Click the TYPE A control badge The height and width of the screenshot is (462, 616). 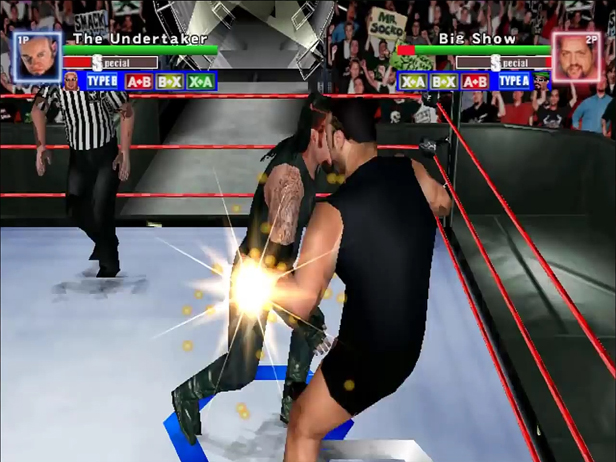click(513, 81)
